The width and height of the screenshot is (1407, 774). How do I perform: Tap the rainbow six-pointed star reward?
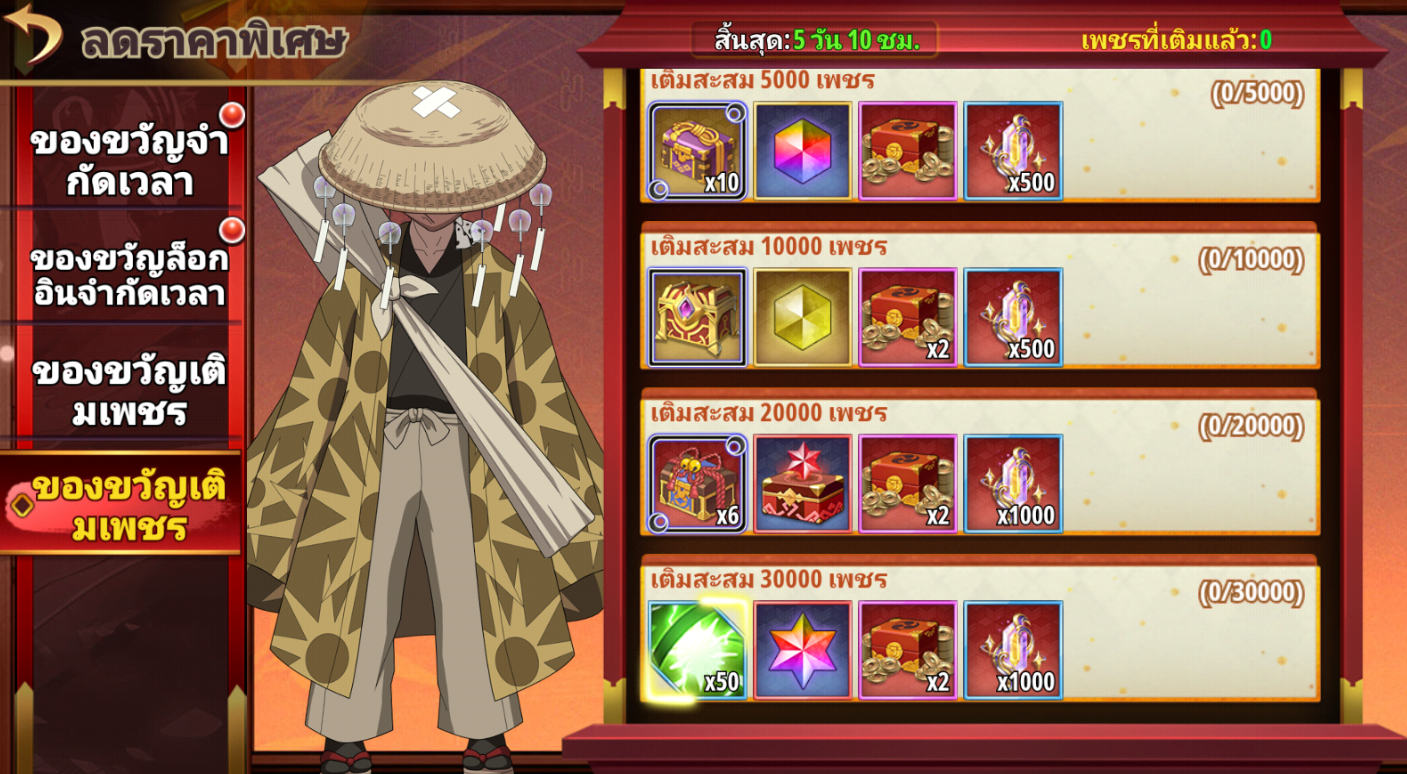[803, 650]
